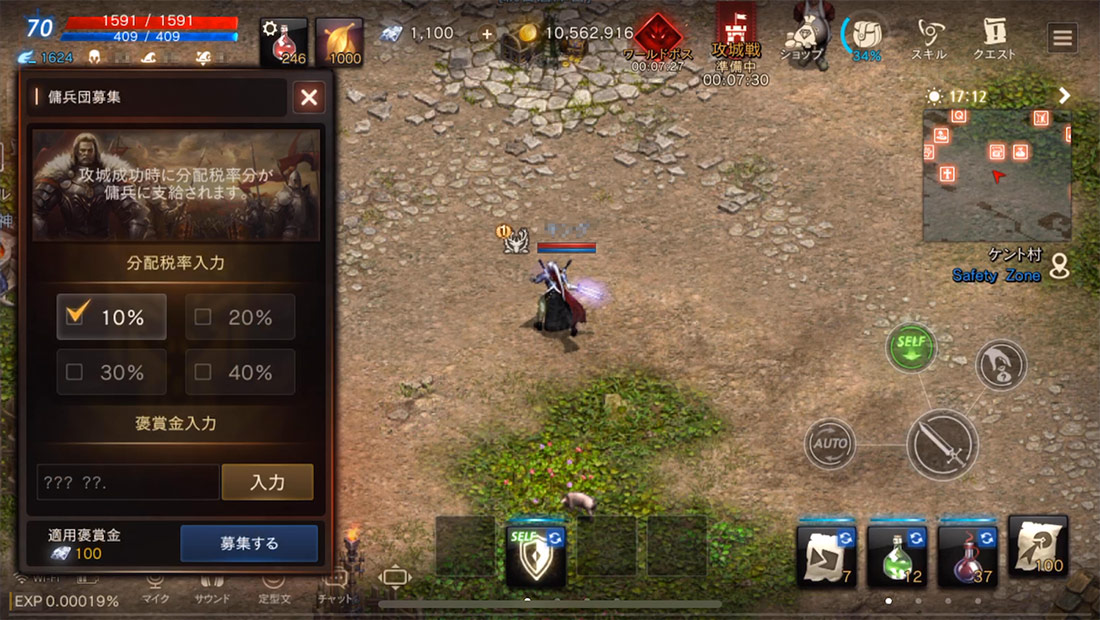Use the green potion hotbar slot

click(x=897, y=552)
